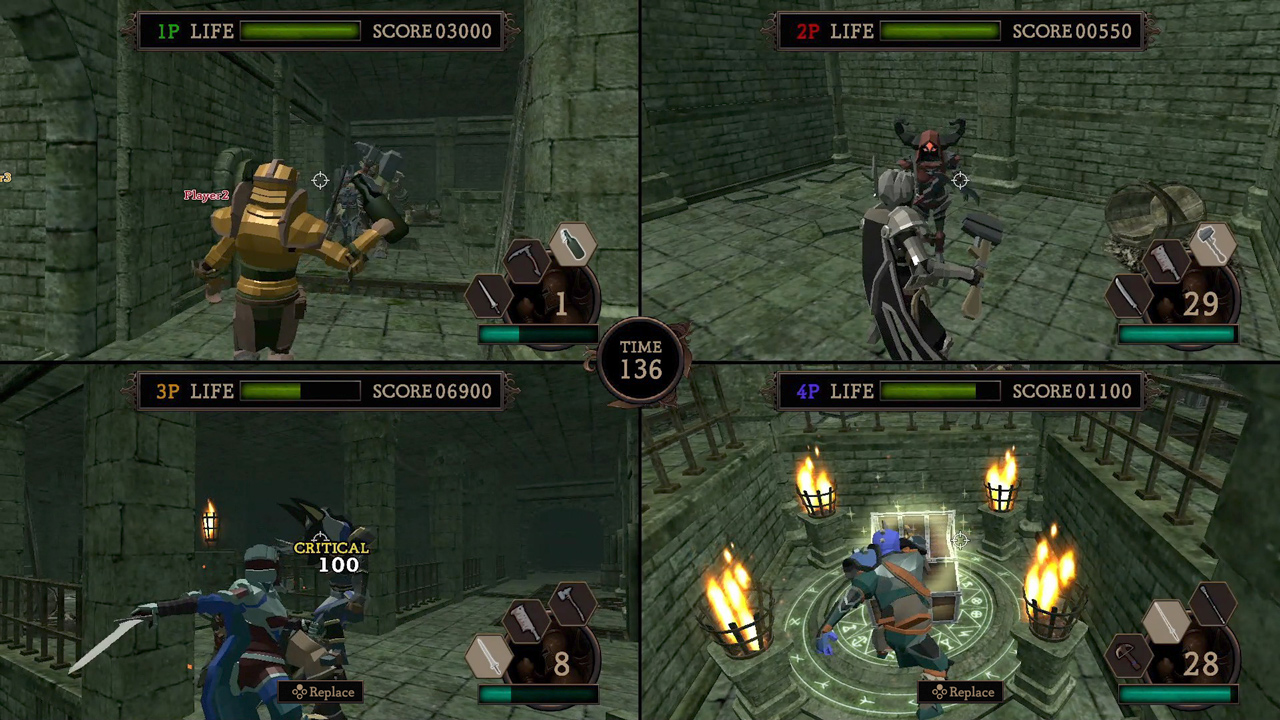This screenshot has width=1280, height=720.
Task: Toggle 3P's highlighted sword slot
Action: pos(487,658)
